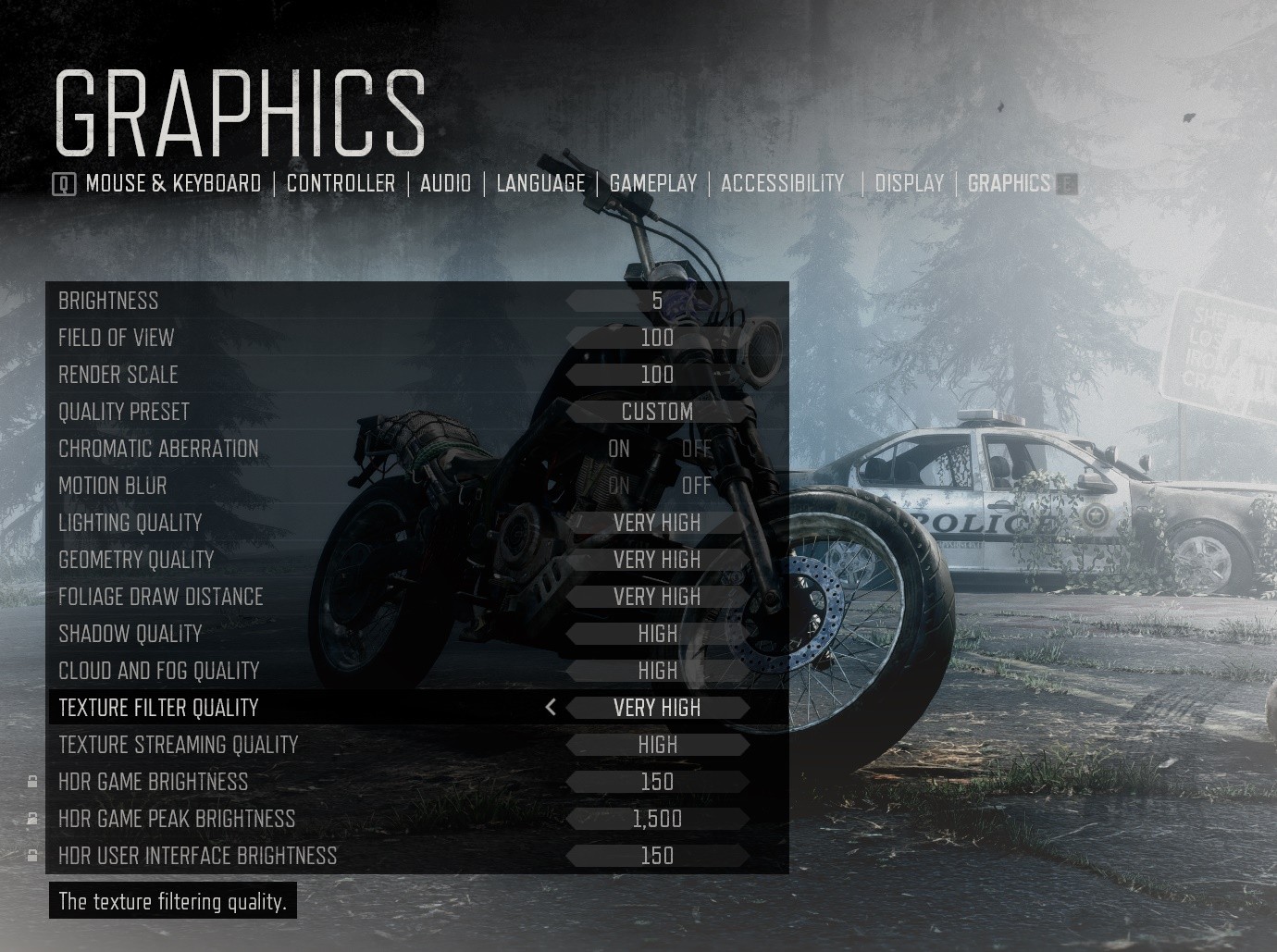Click the lock icon next to HDR Game Peak Brightness

click(33, 819)
